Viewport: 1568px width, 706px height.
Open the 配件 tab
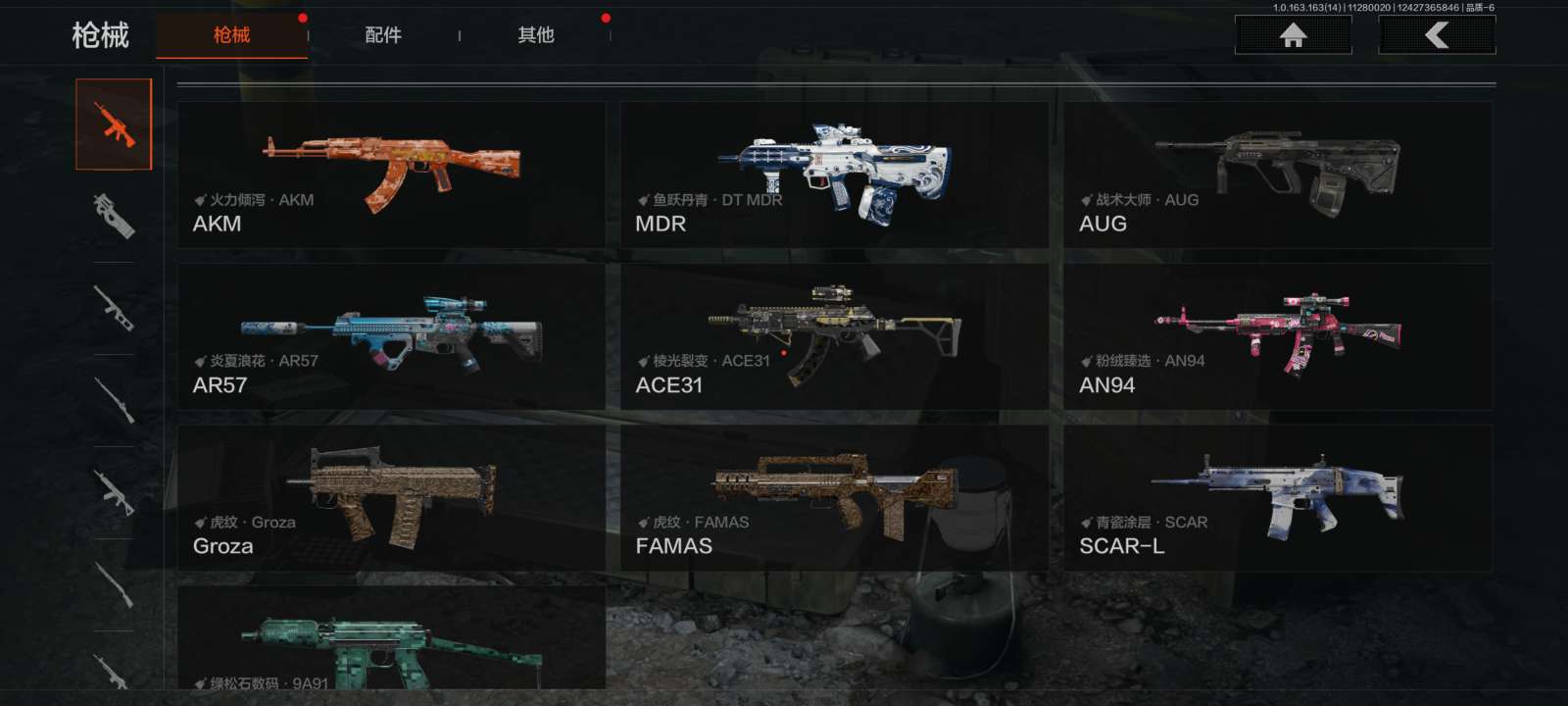tap(383, 35)
